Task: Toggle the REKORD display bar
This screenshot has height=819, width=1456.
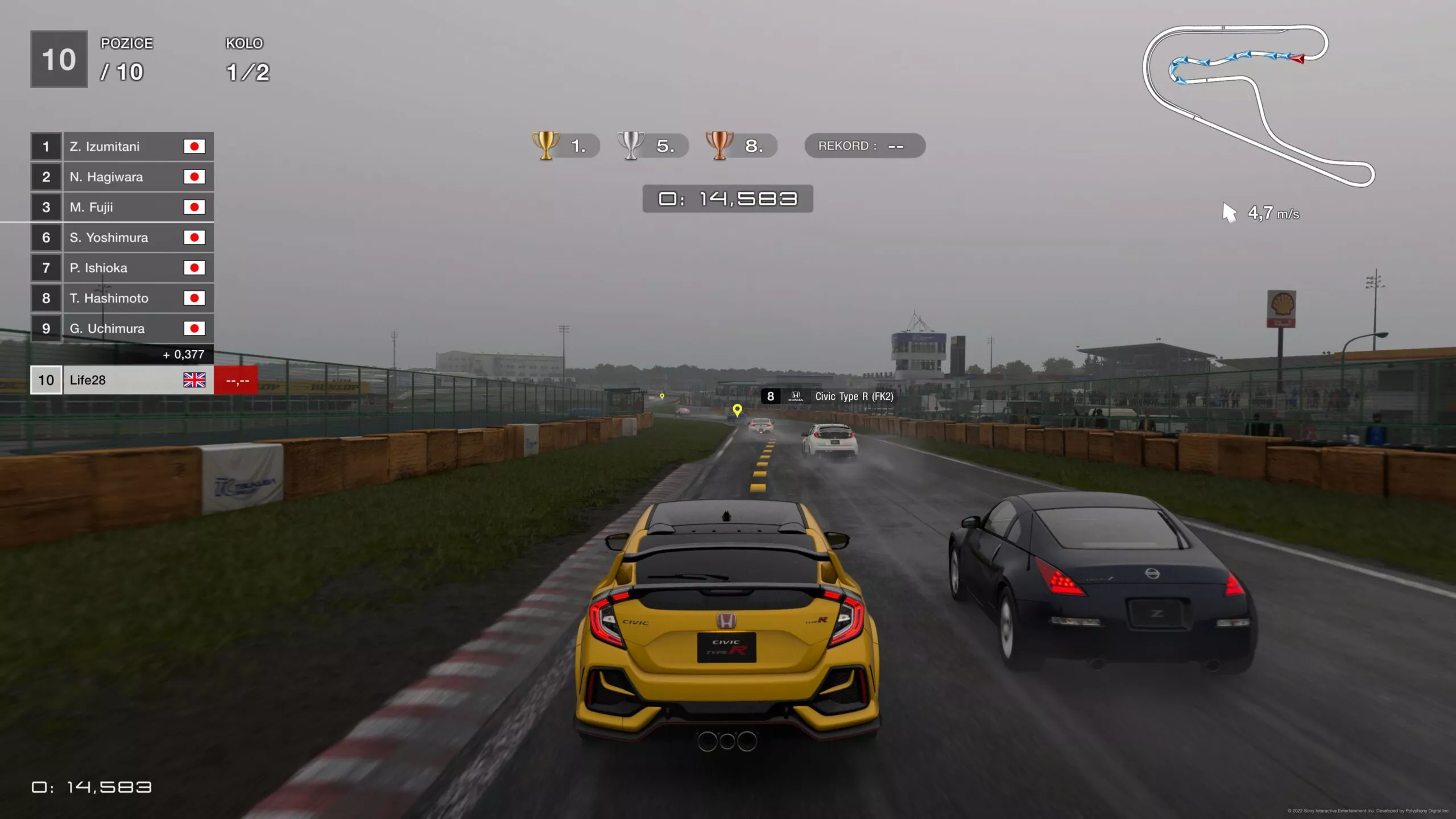Action: click(x=863, y=146)
